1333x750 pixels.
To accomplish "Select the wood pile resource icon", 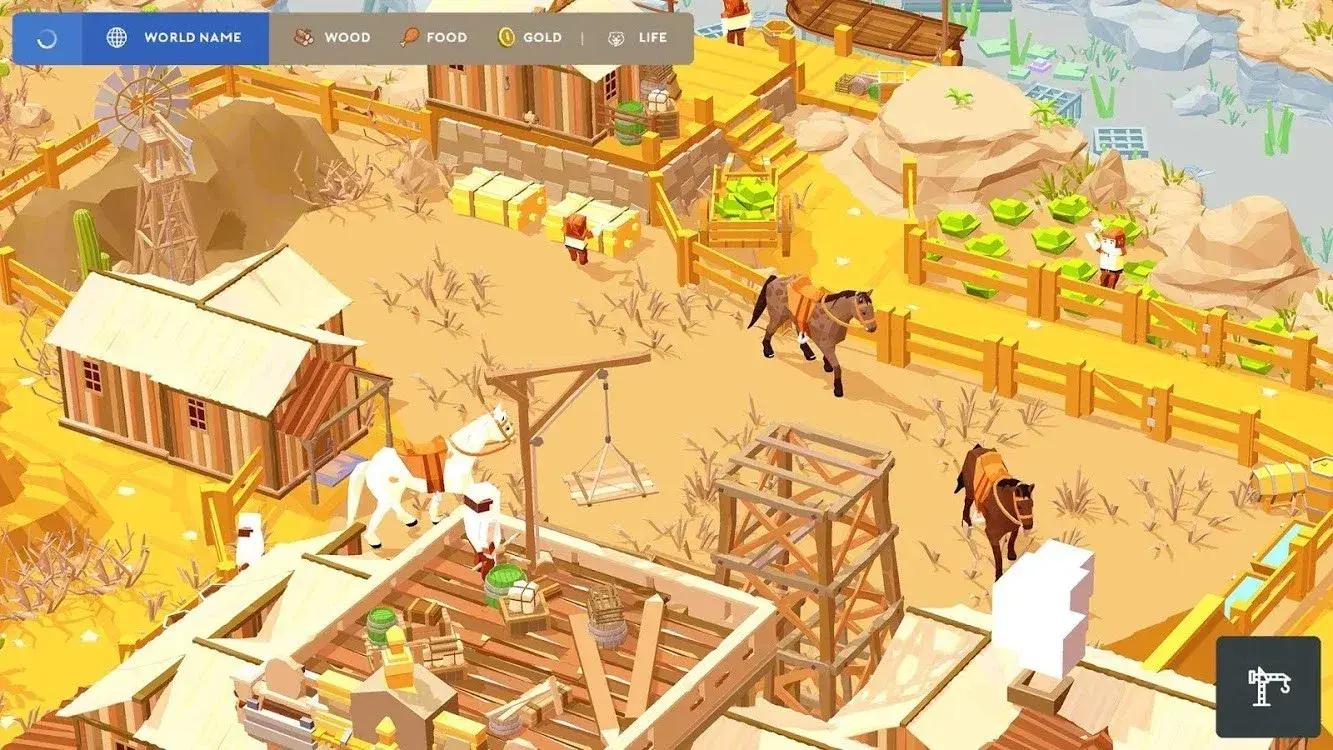I will 302,36.
